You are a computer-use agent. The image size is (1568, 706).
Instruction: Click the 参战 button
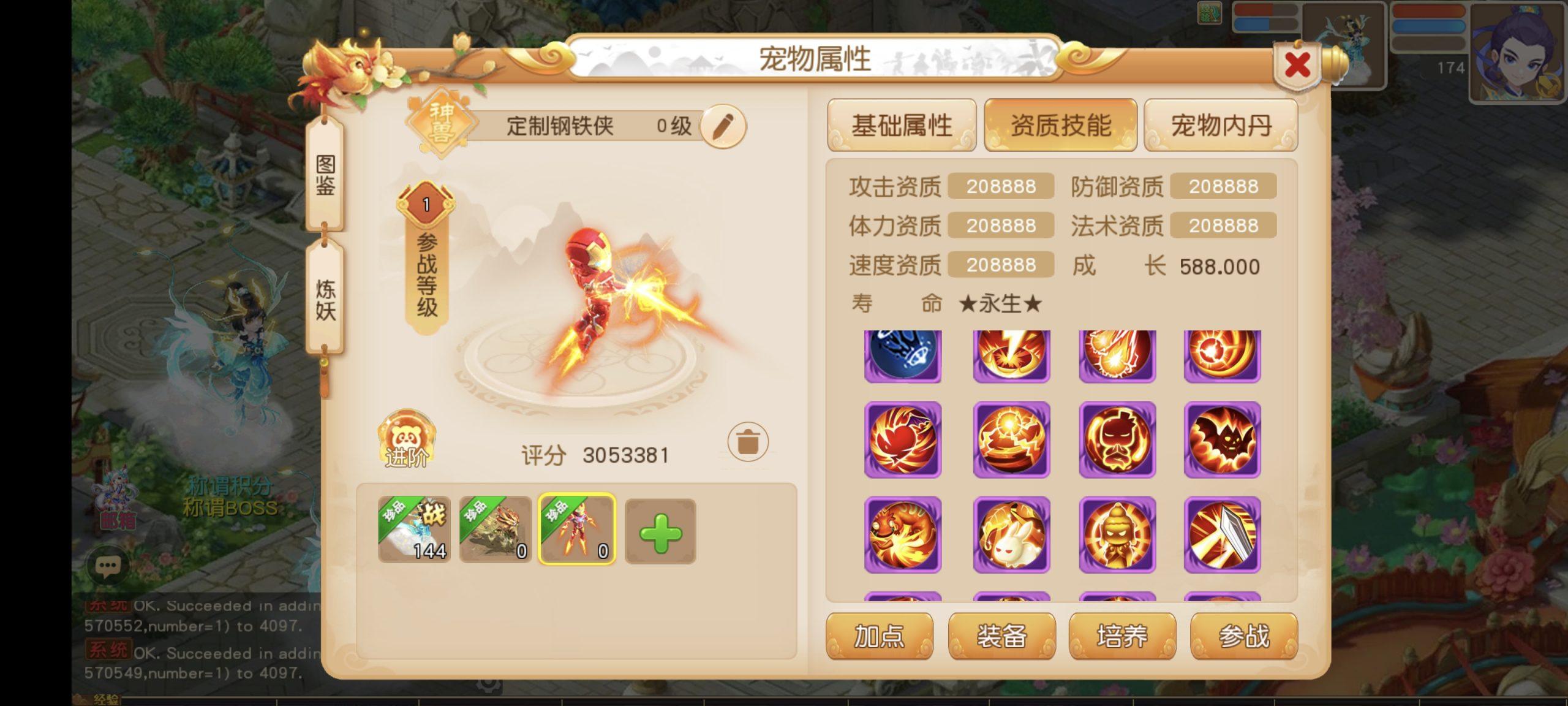[1243, 636]
